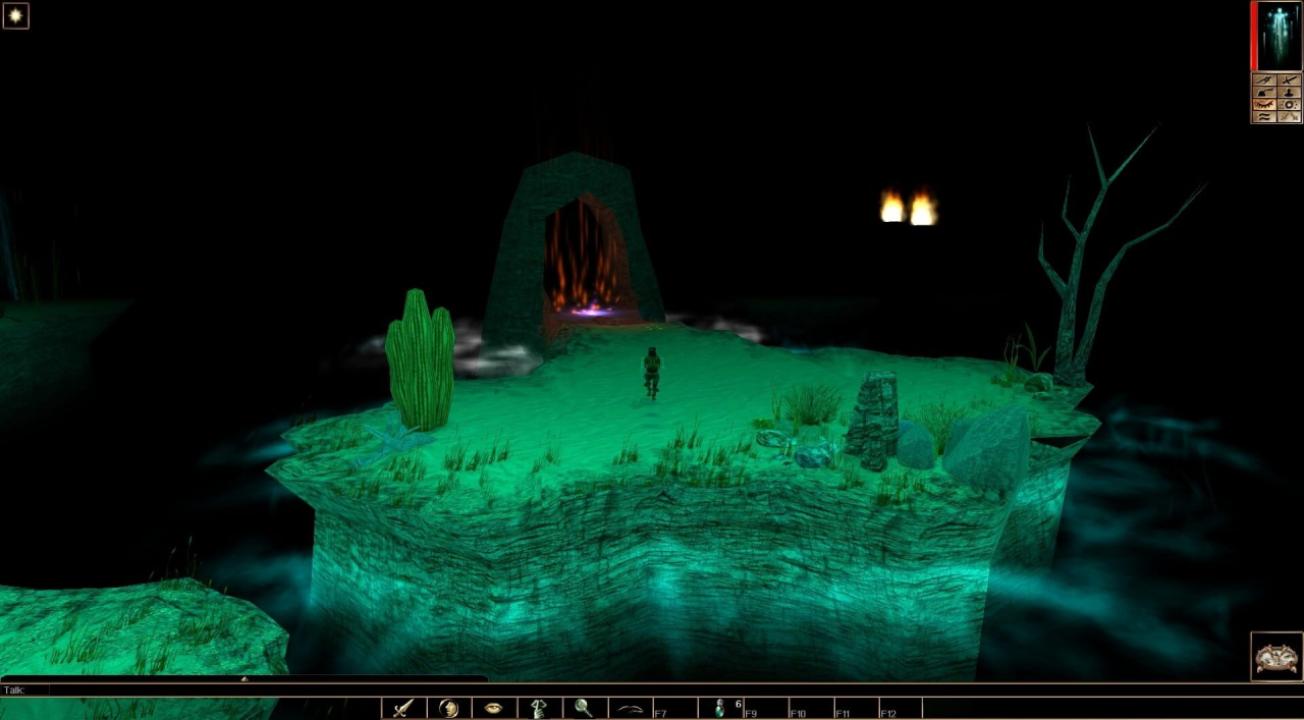Select the sword quickbar slot
The width and height of the screenshot is (1304, 720).
pyautogui.click(x=403, y=708)
